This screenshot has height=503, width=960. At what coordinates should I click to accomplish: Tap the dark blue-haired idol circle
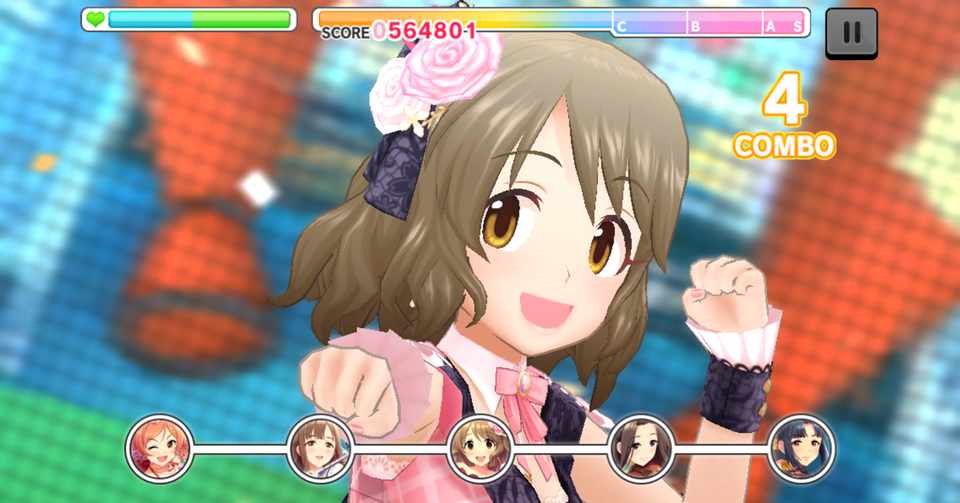click(x=801, y=448)
